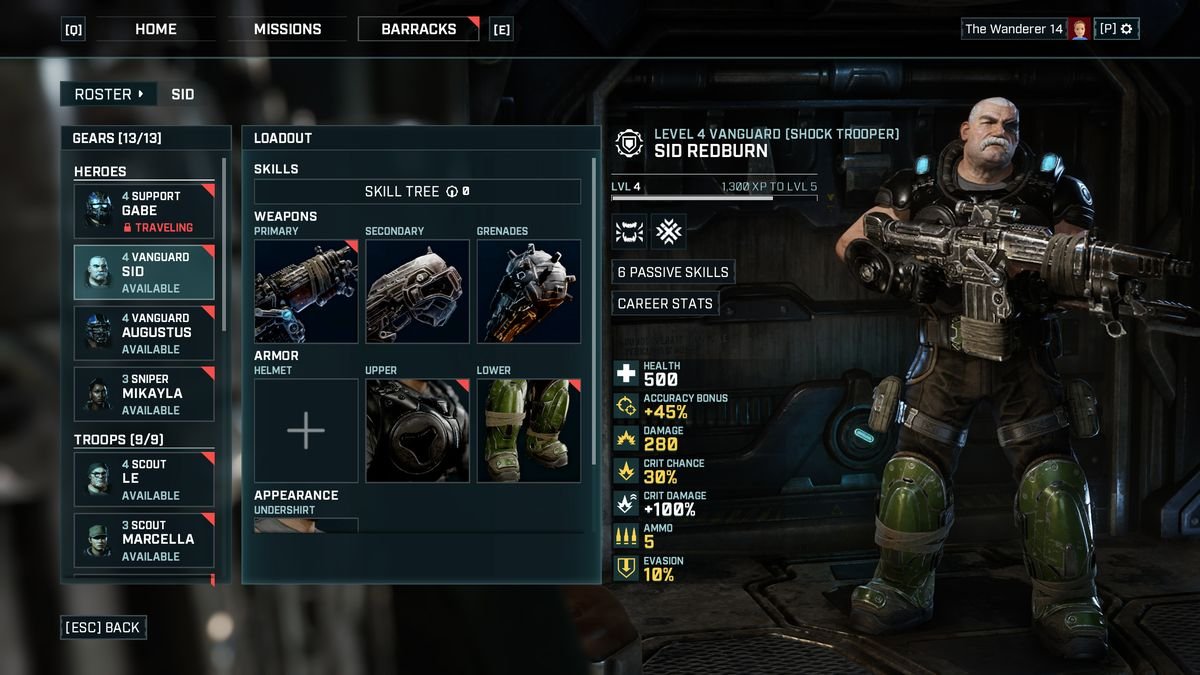Select the Barracks tab
The width and height of the screenshot is (1200, 675).
tap(419, 29)
